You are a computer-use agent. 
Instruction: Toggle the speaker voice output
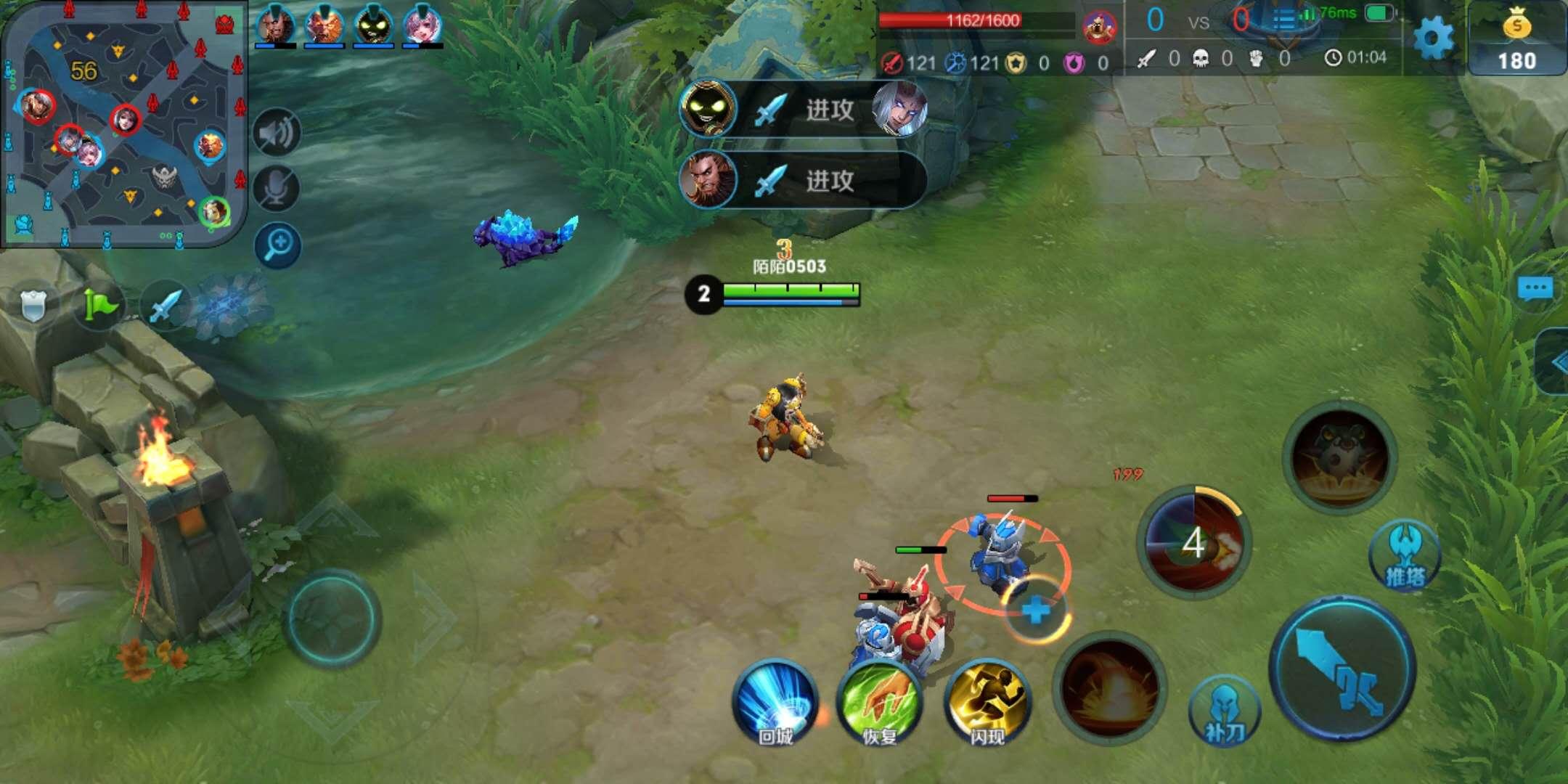277,133
